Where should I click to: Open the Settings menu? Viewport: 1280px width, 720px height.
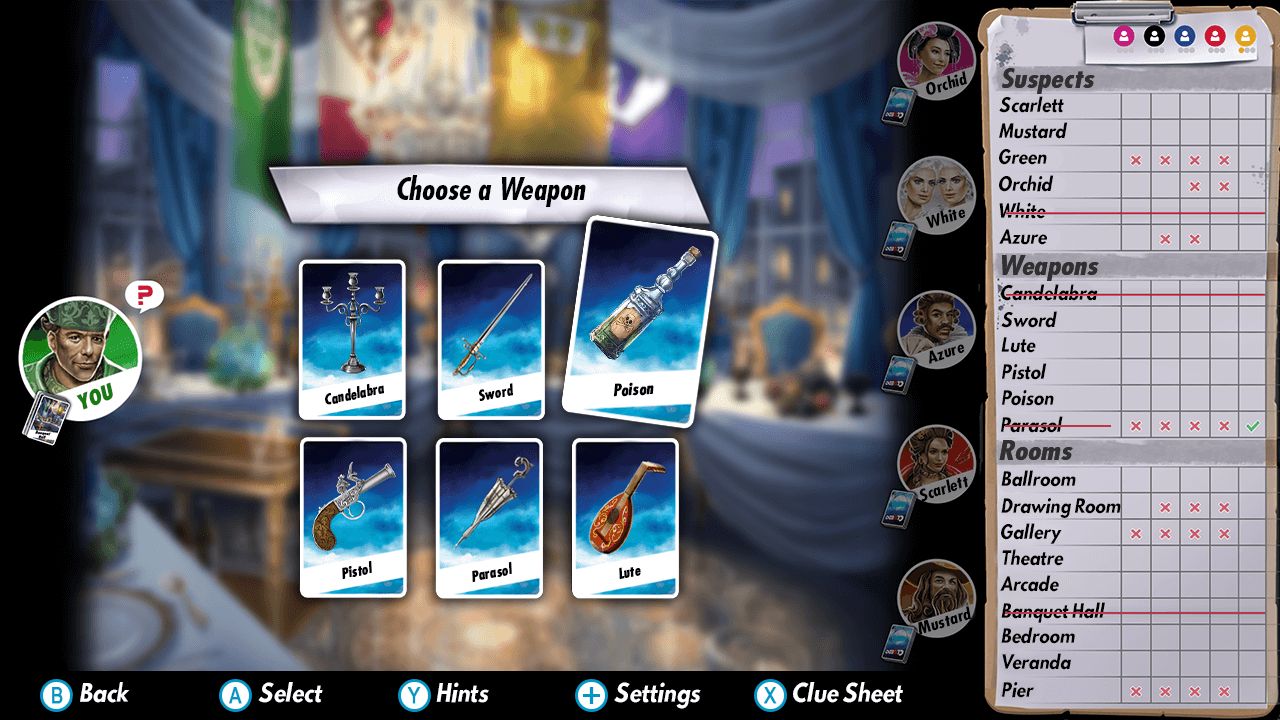[640, 693]
